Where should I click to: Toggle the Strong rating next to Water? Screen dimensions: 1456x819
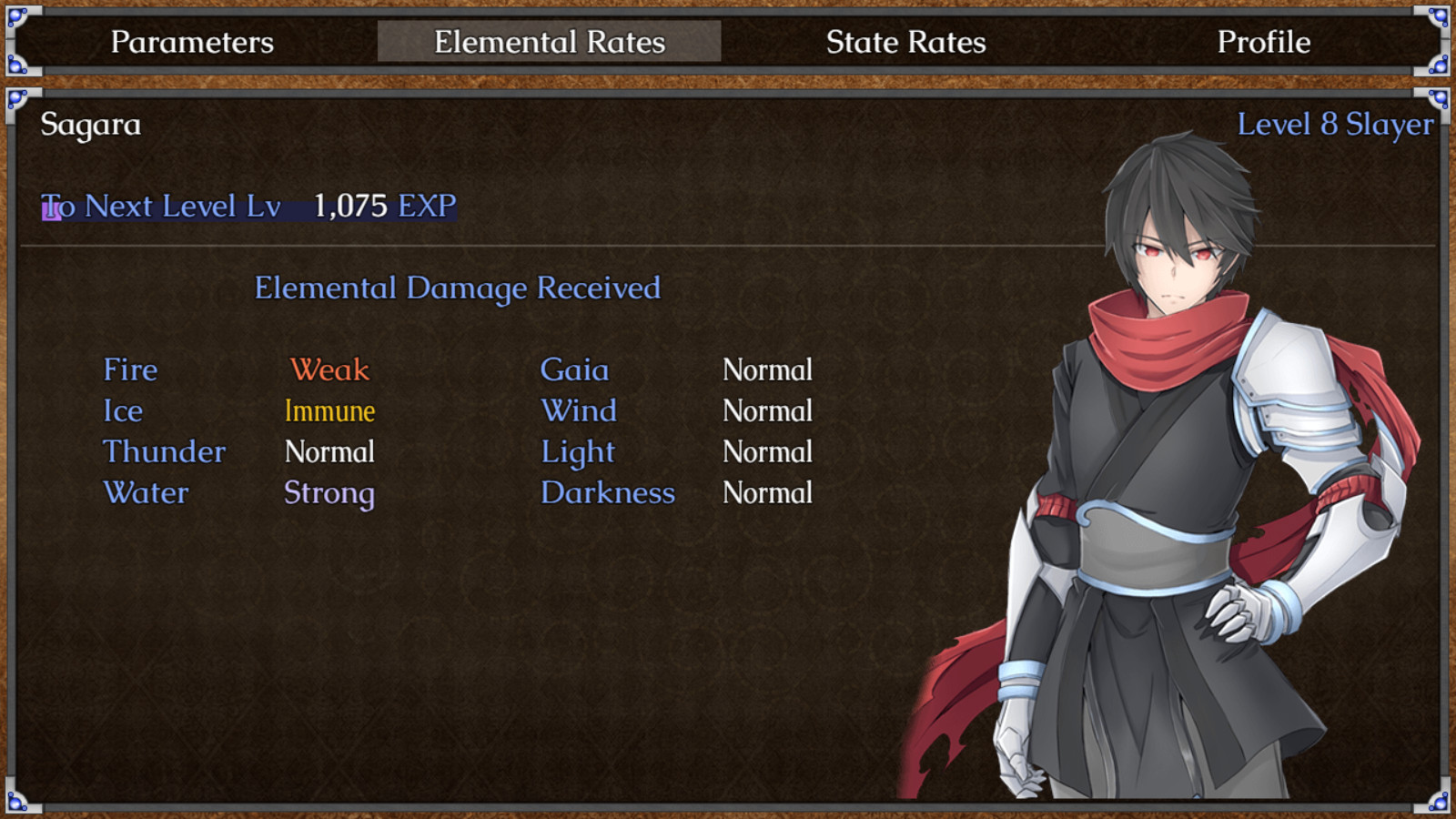[329, 493]
